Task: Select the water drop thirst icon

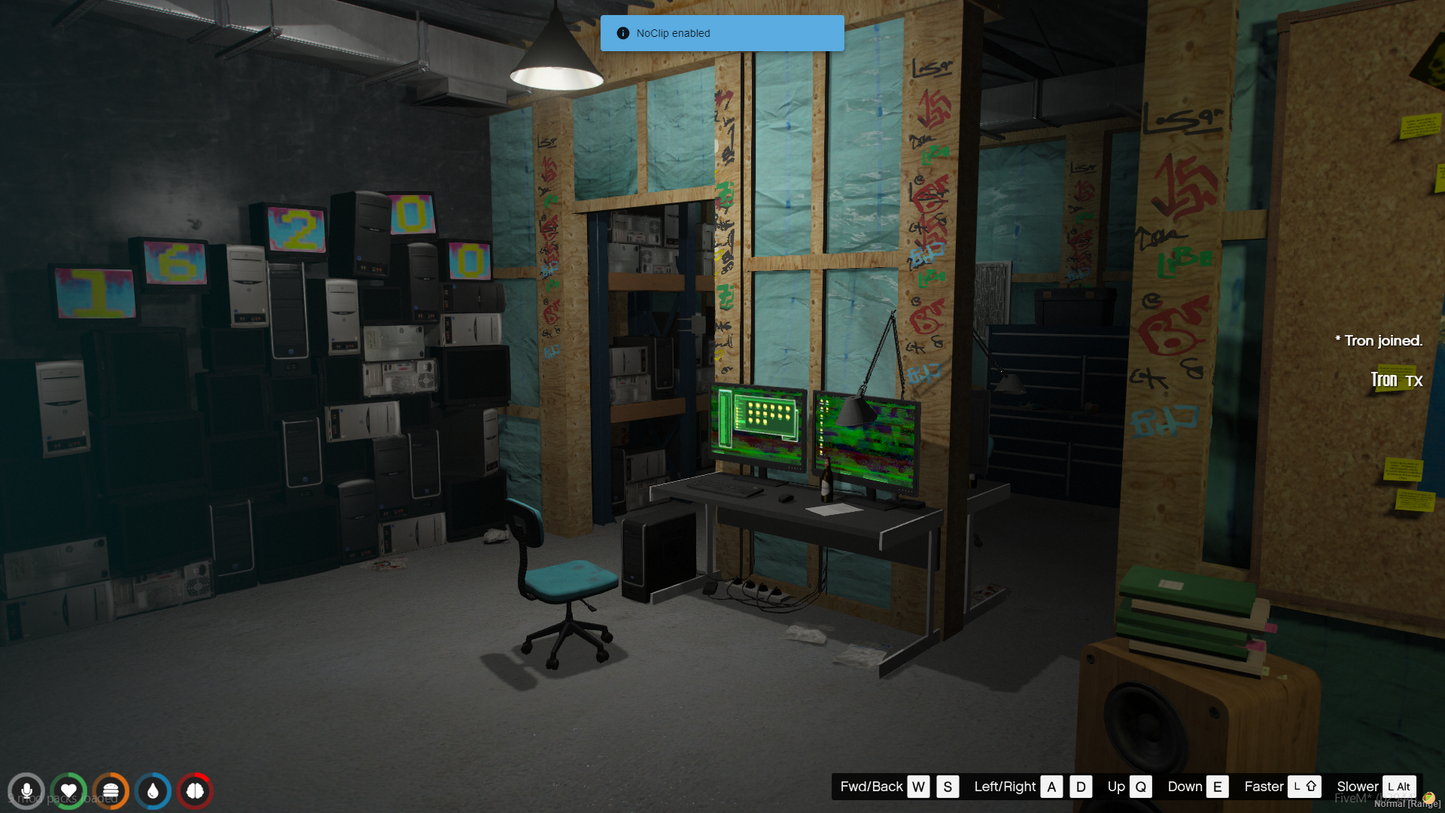Action: click(153, 791)
